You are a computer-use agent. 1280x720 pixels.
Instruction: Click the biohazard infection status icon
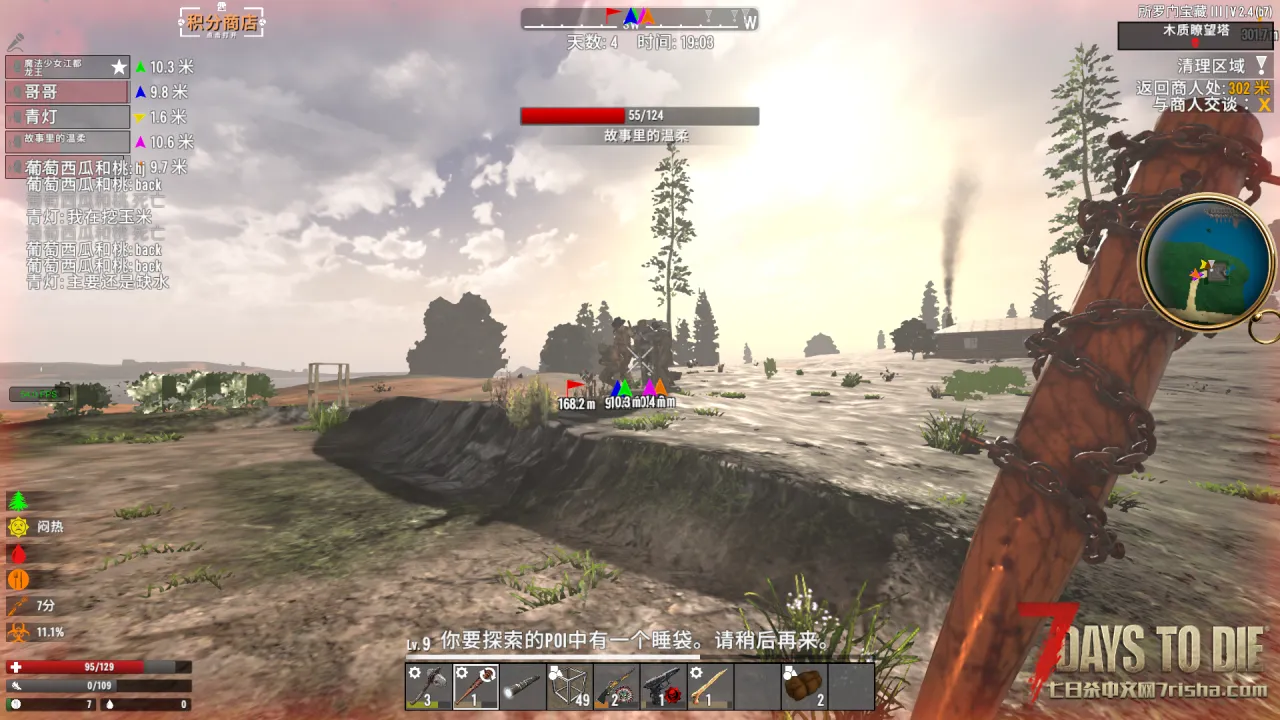coord(18,632)
